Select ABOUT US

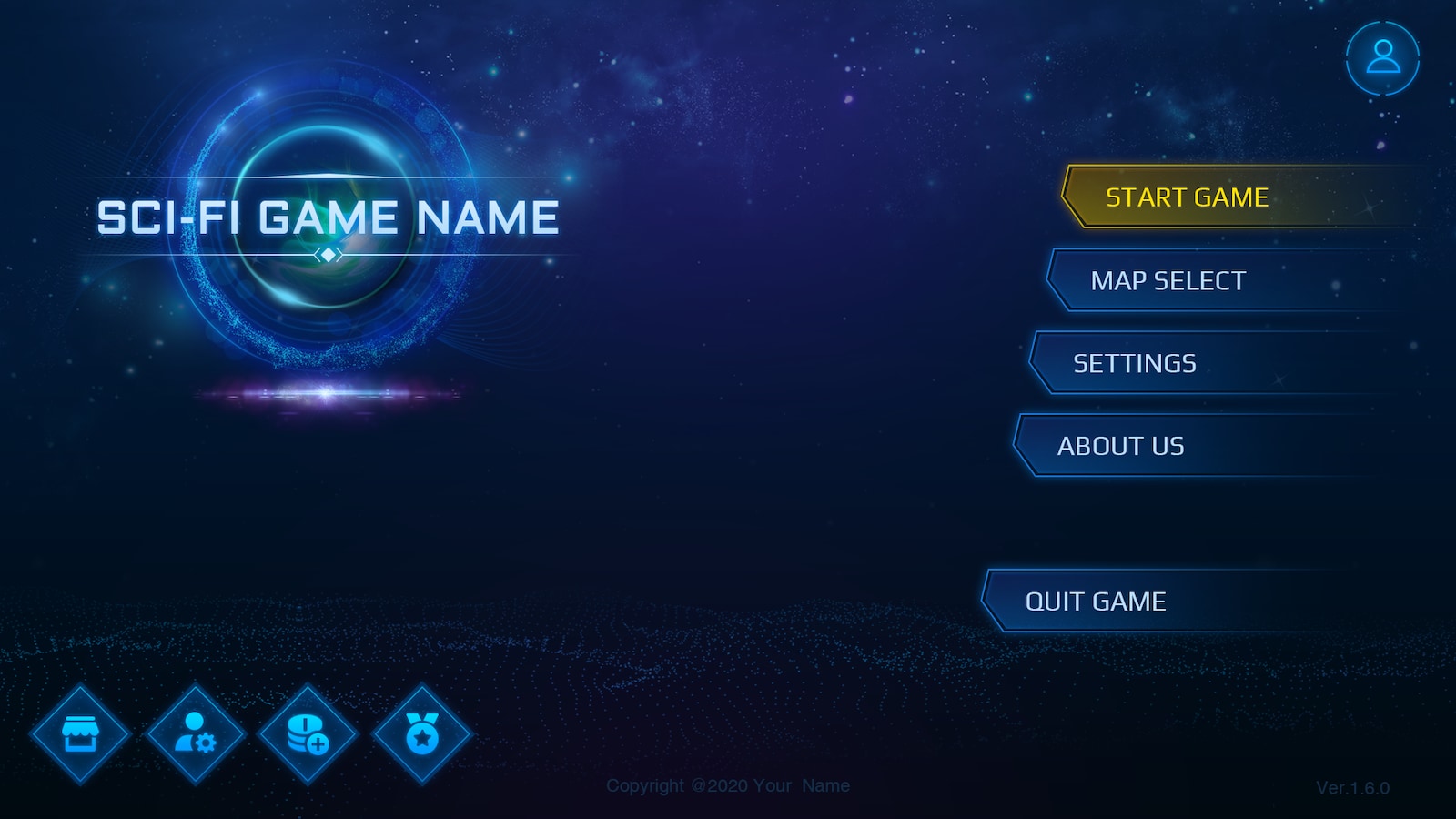pos(1122,446)
